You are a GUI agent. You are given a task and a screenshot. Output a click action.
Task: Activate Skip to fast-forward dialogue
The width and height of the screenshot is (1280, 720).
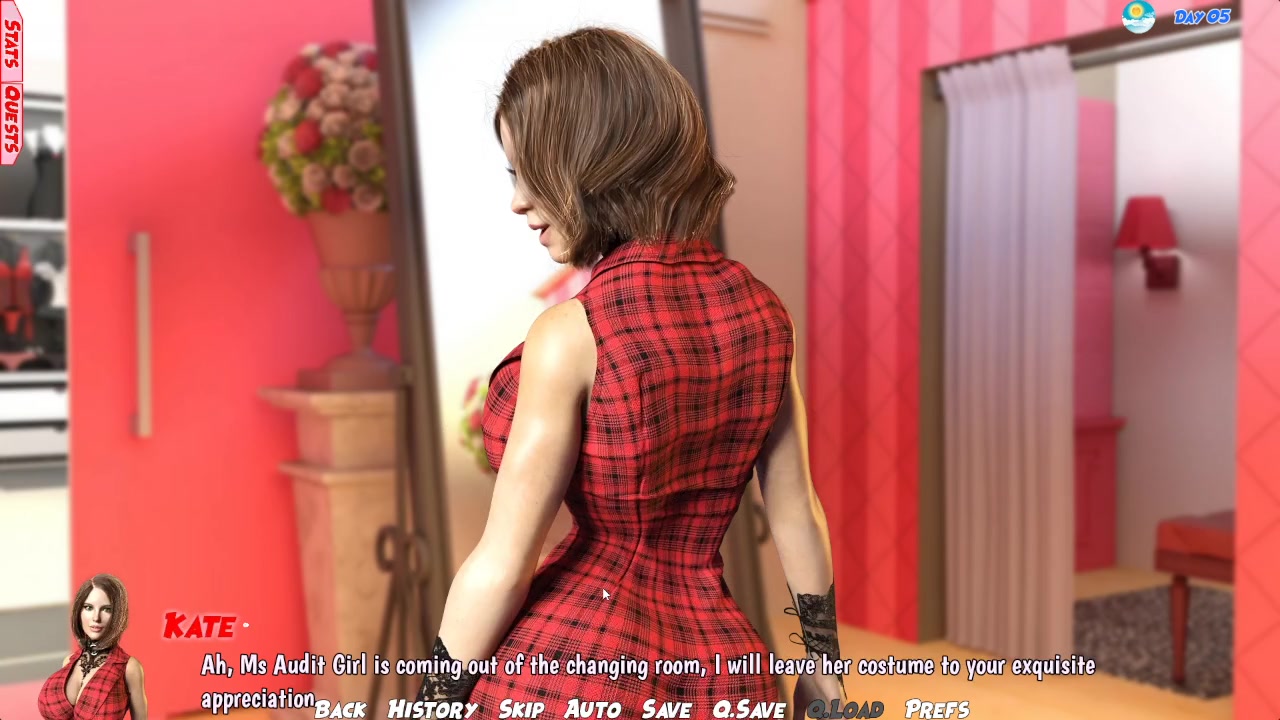pyautogui.click(x=521, y=709)
